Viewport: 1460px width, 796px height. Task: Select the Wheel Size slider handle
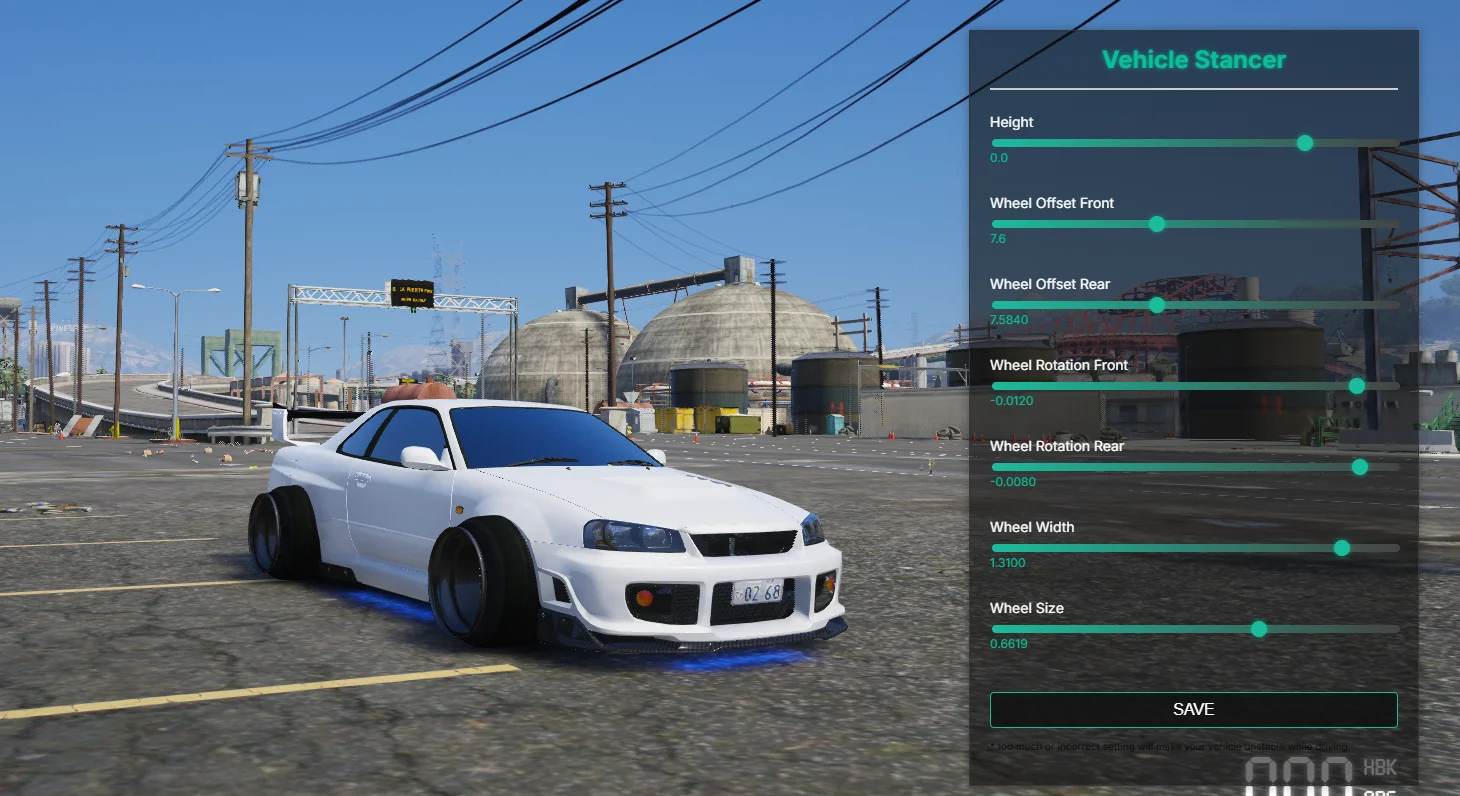1259,629
